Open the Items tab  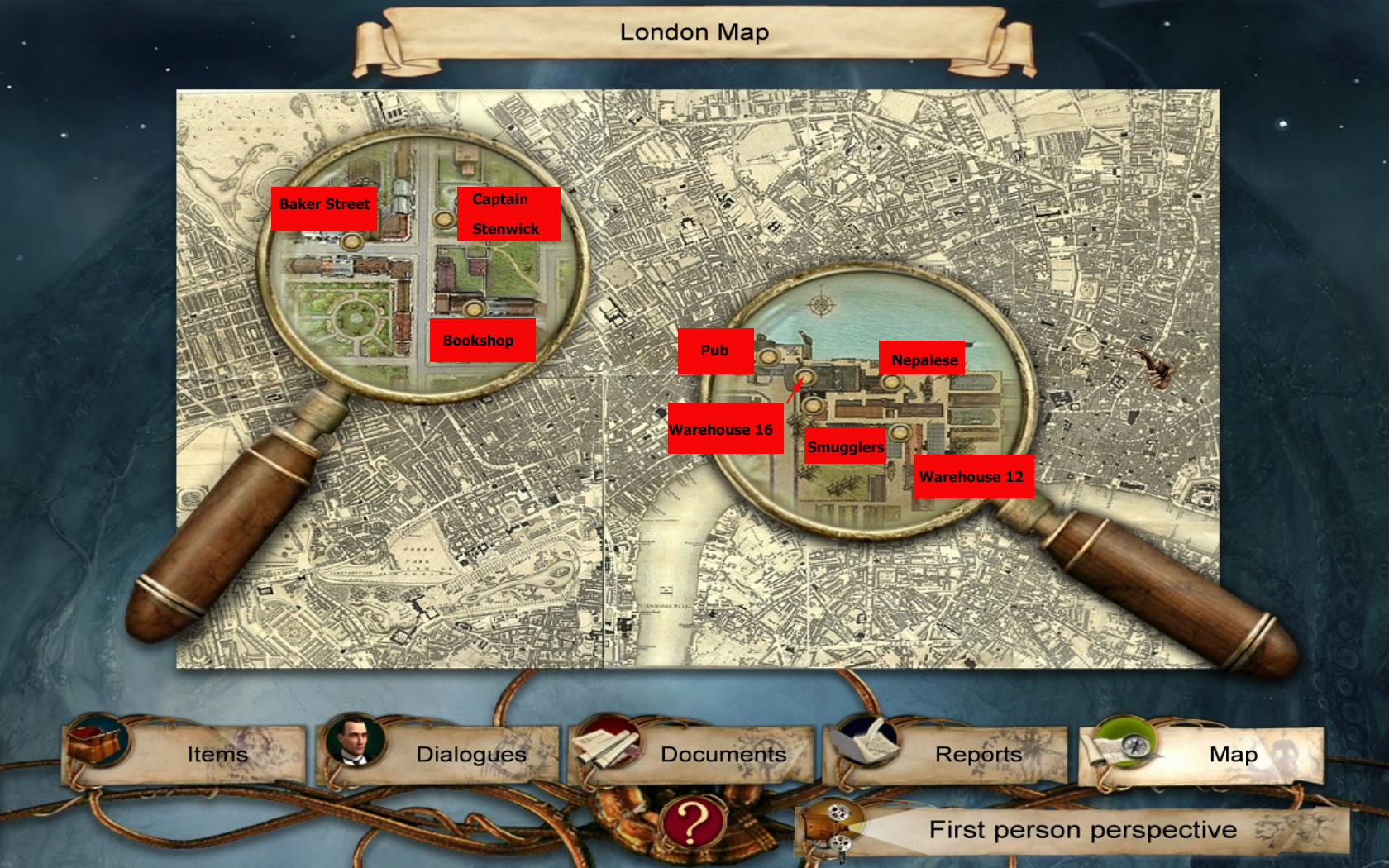pos(217,754)
